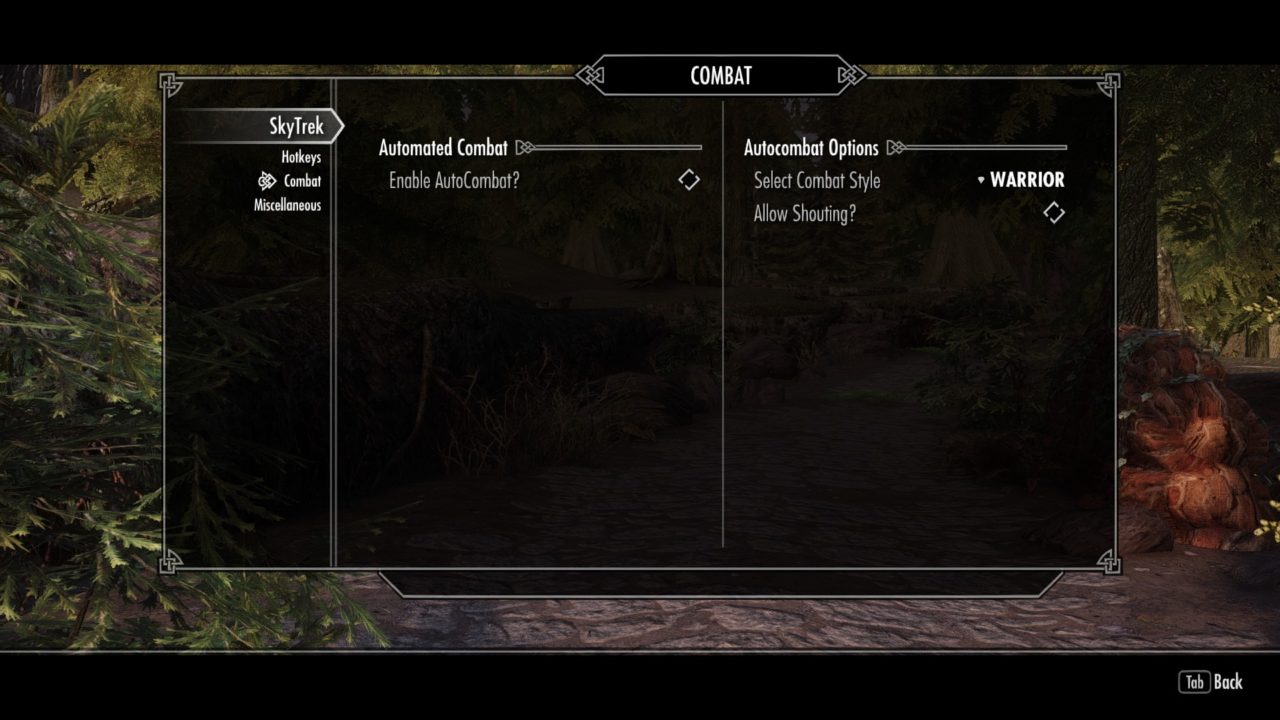
Task: Click the top-left corner knotwork ornament
Action: pyautogui.click(x=170, y=84)
